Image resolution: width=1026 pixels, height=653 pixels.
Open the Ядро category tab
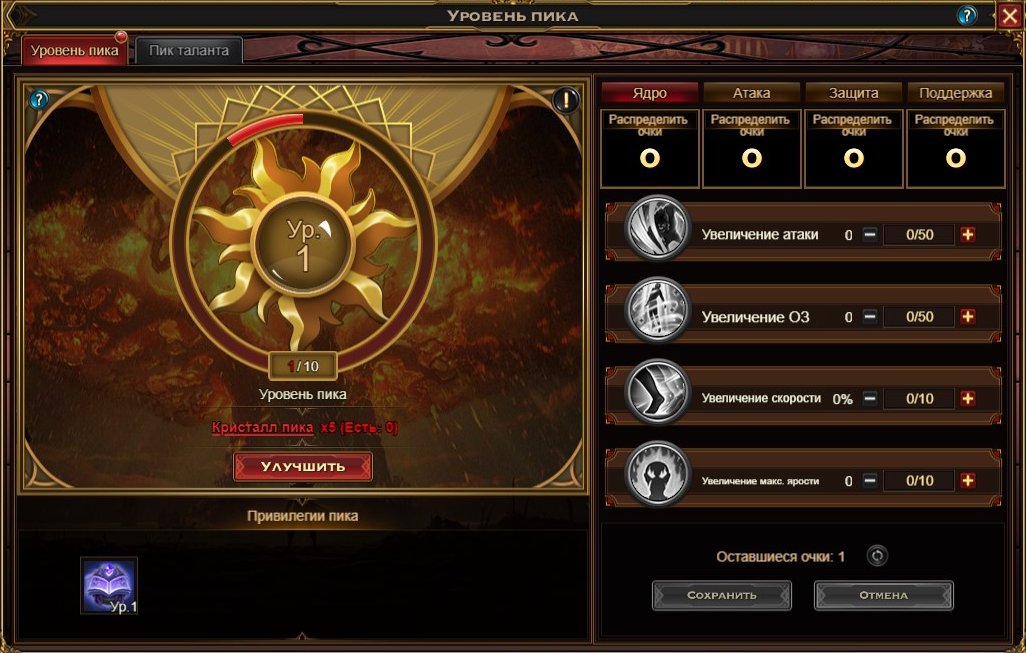(649, 93)
